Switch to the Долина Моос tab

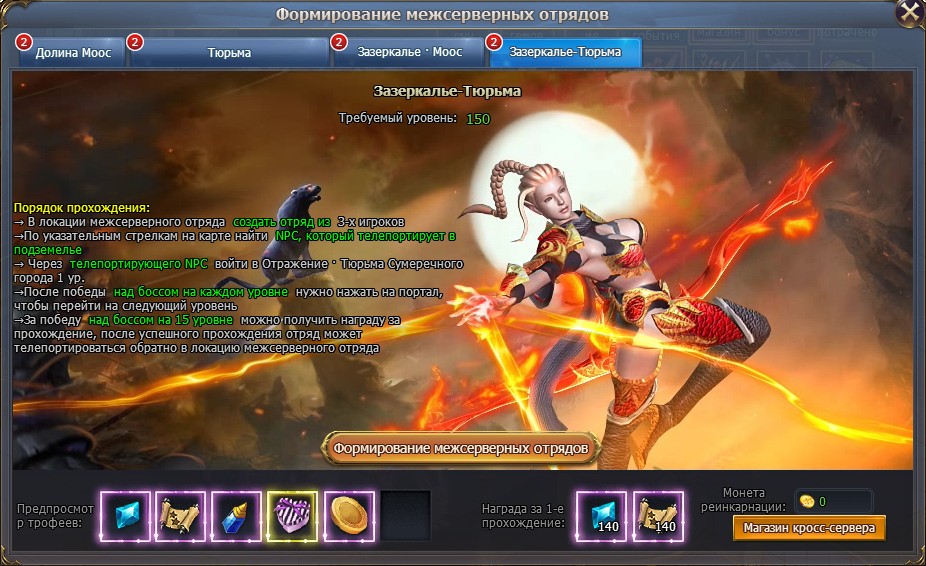tap(72, 52)
